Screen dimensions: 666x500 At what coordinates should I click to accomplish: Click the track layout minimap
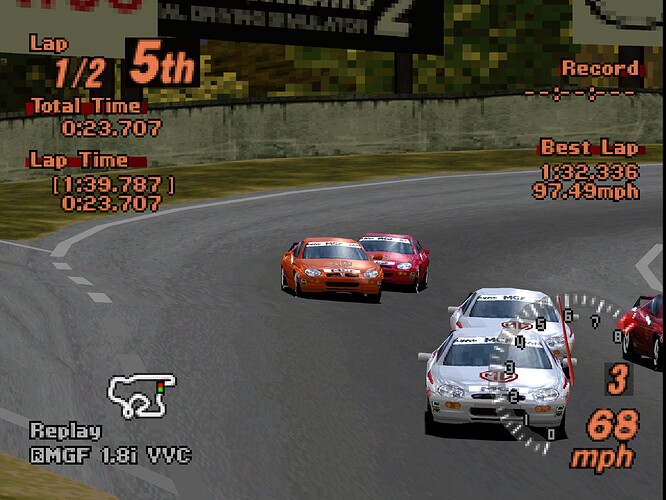coord(141,395)
